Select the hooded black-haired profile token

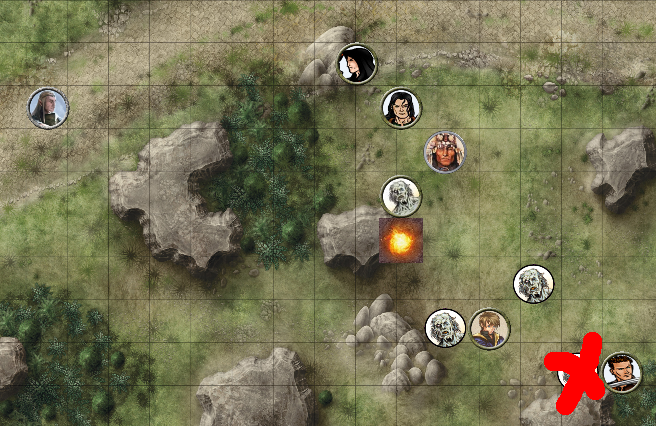356,64
